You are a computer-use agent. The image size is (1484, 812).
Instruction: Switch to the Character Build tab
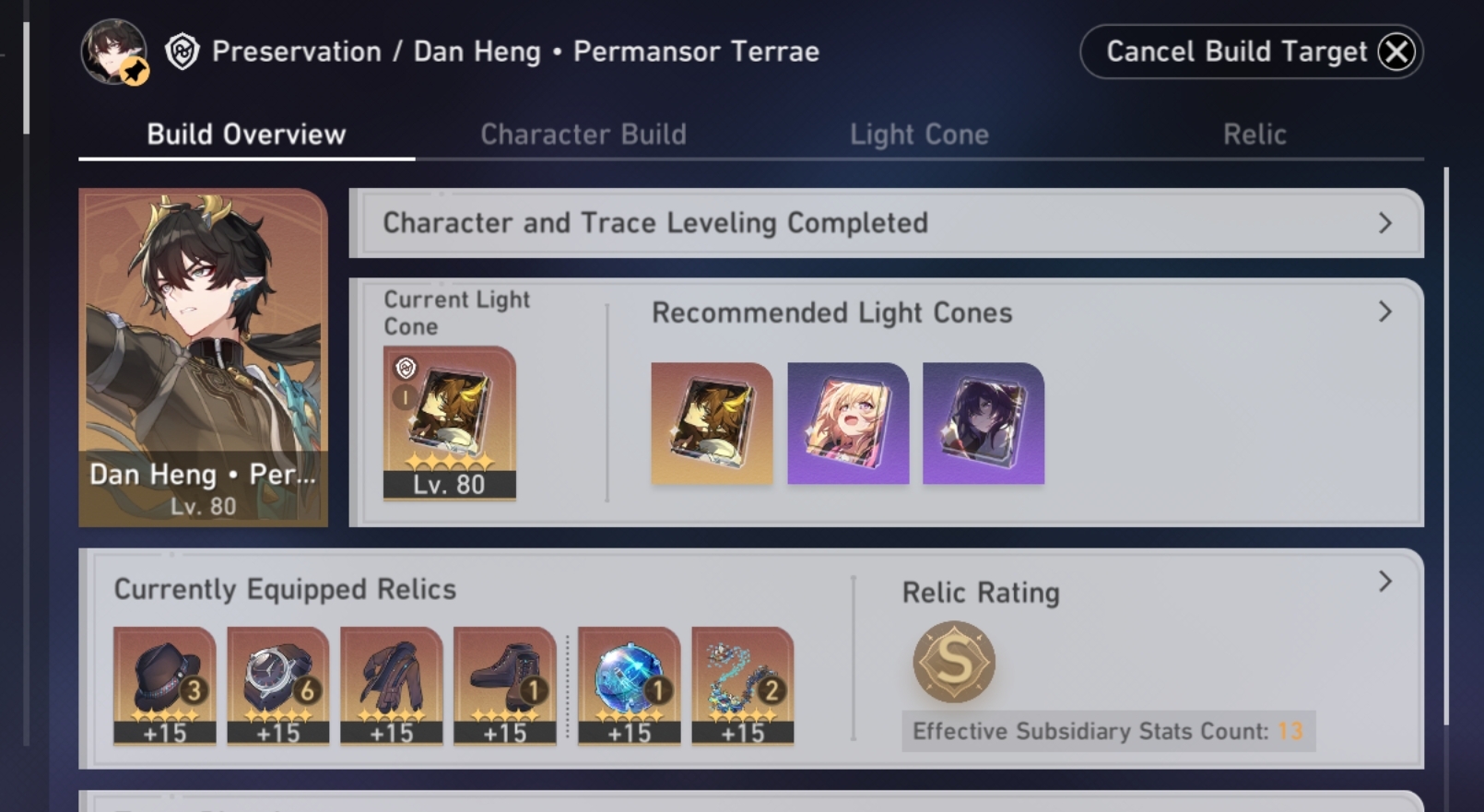pos(583,135)
